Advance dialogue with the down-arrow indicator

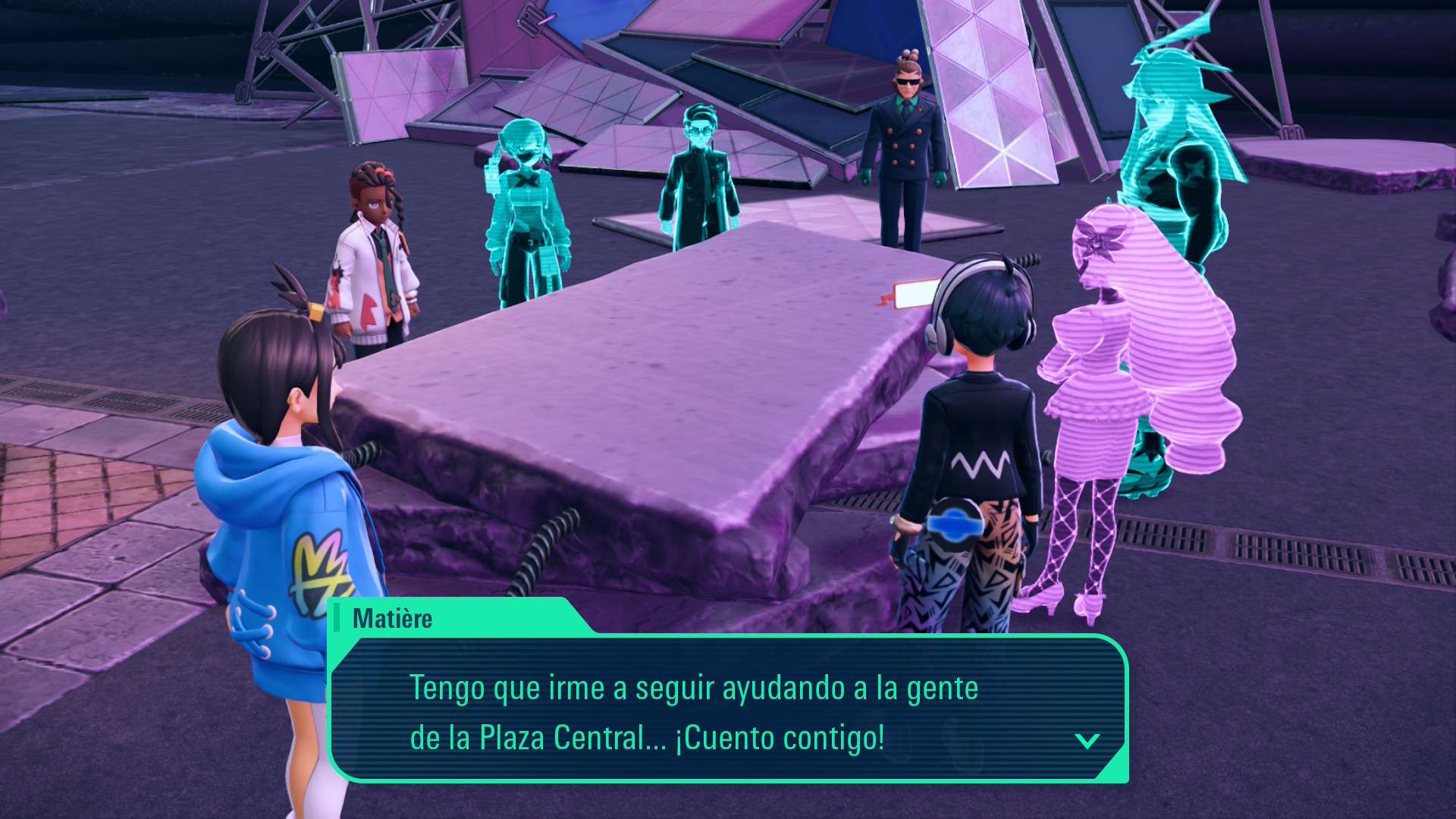point(1087,741)
